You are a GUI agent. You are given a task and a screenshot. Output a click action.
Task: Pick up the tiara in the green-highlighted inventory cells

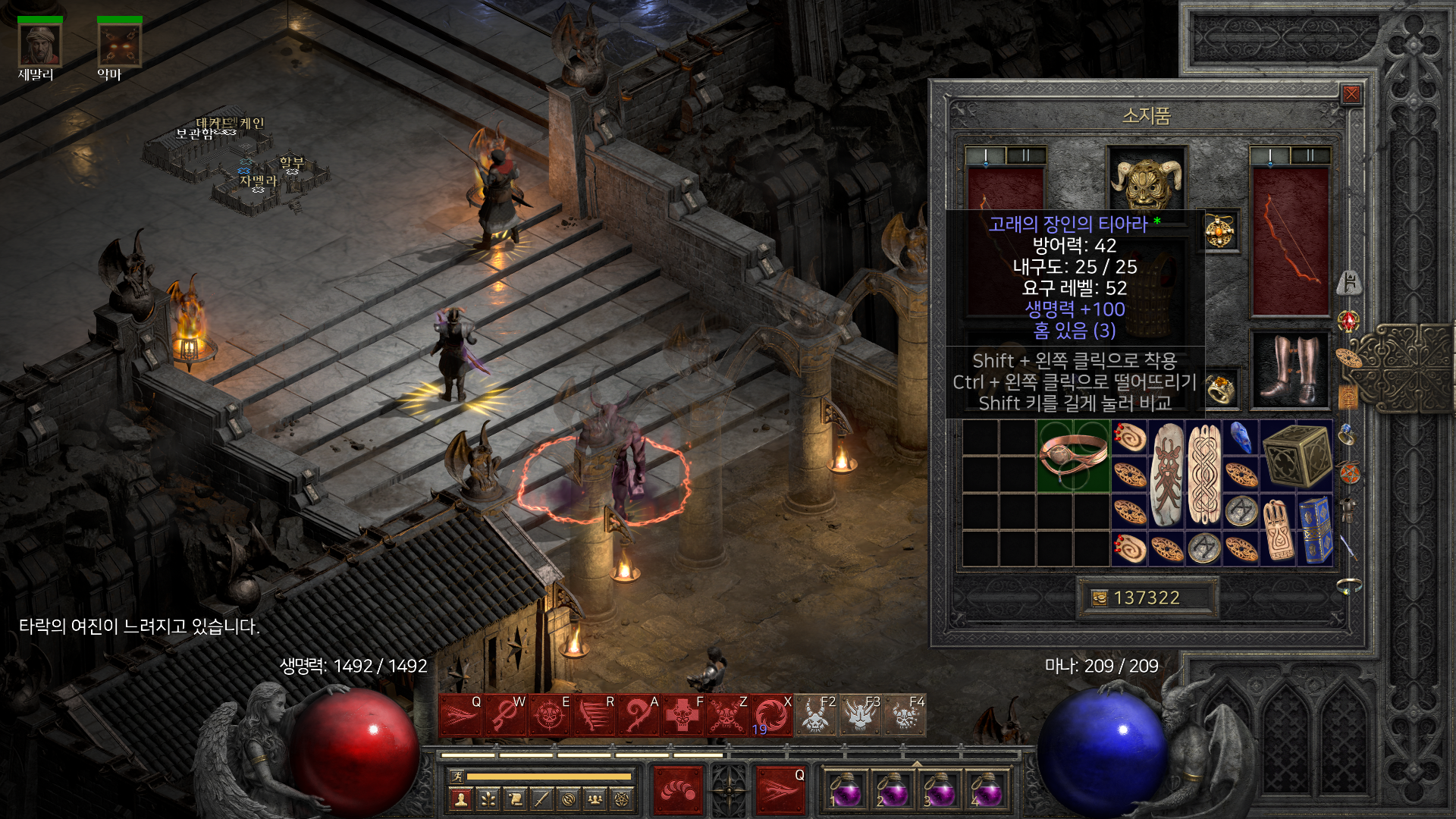pyautogui.click(x=1072, y=456)
